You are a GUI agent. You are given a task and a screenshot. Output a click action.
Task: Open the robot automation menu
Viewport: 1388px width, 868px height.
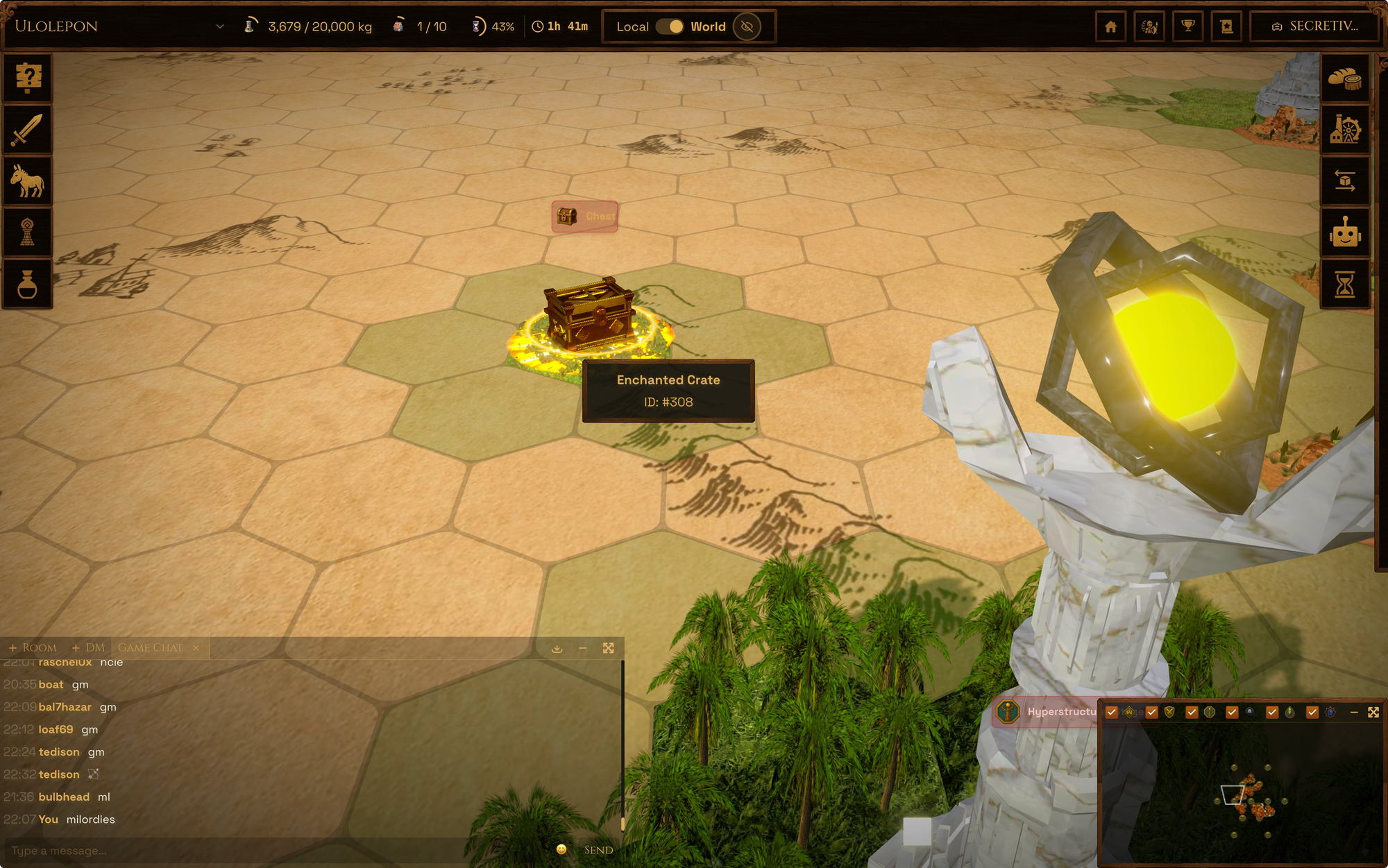click(x=1345, y=232)
